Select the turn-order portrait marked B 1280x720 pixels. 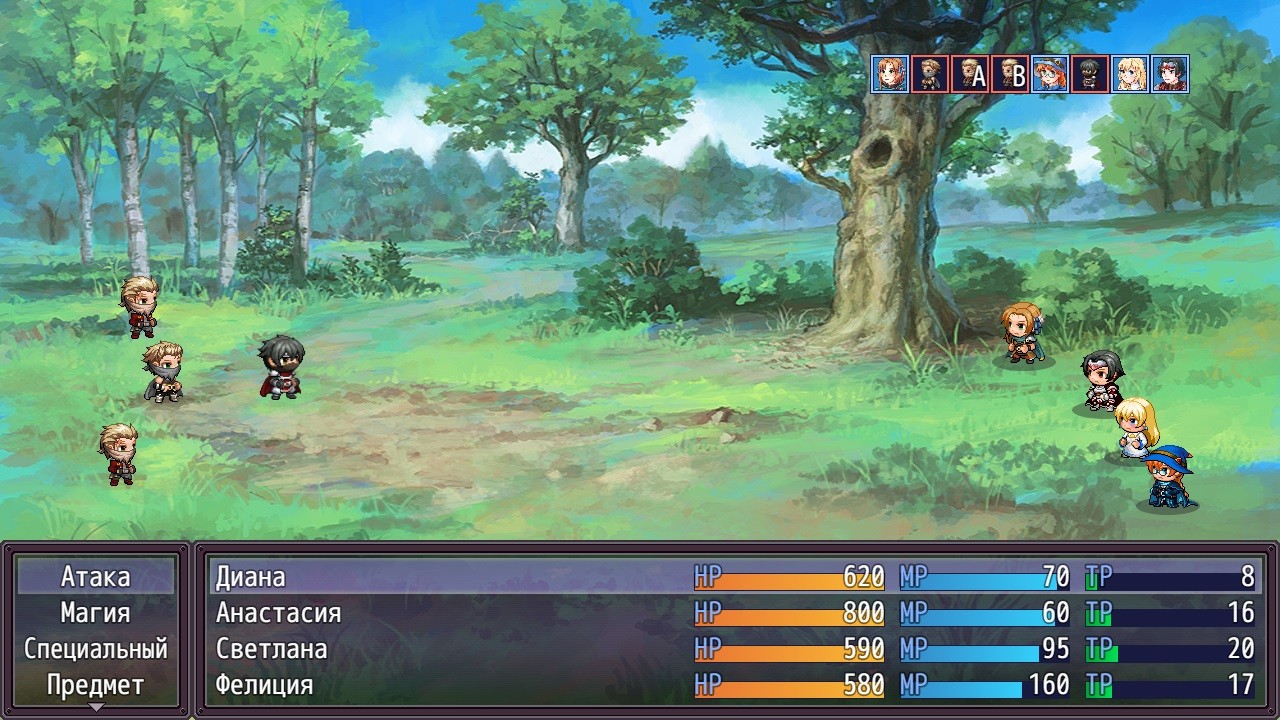pos(1010,74)
